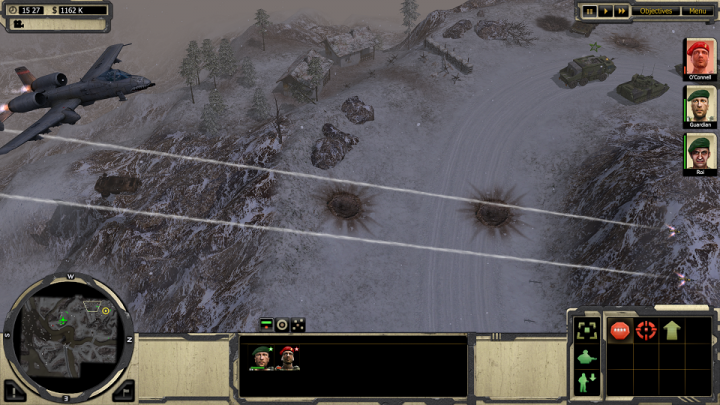The image size is (720, 405).
Task: Click the circular minimap
Action: (68, 333)
